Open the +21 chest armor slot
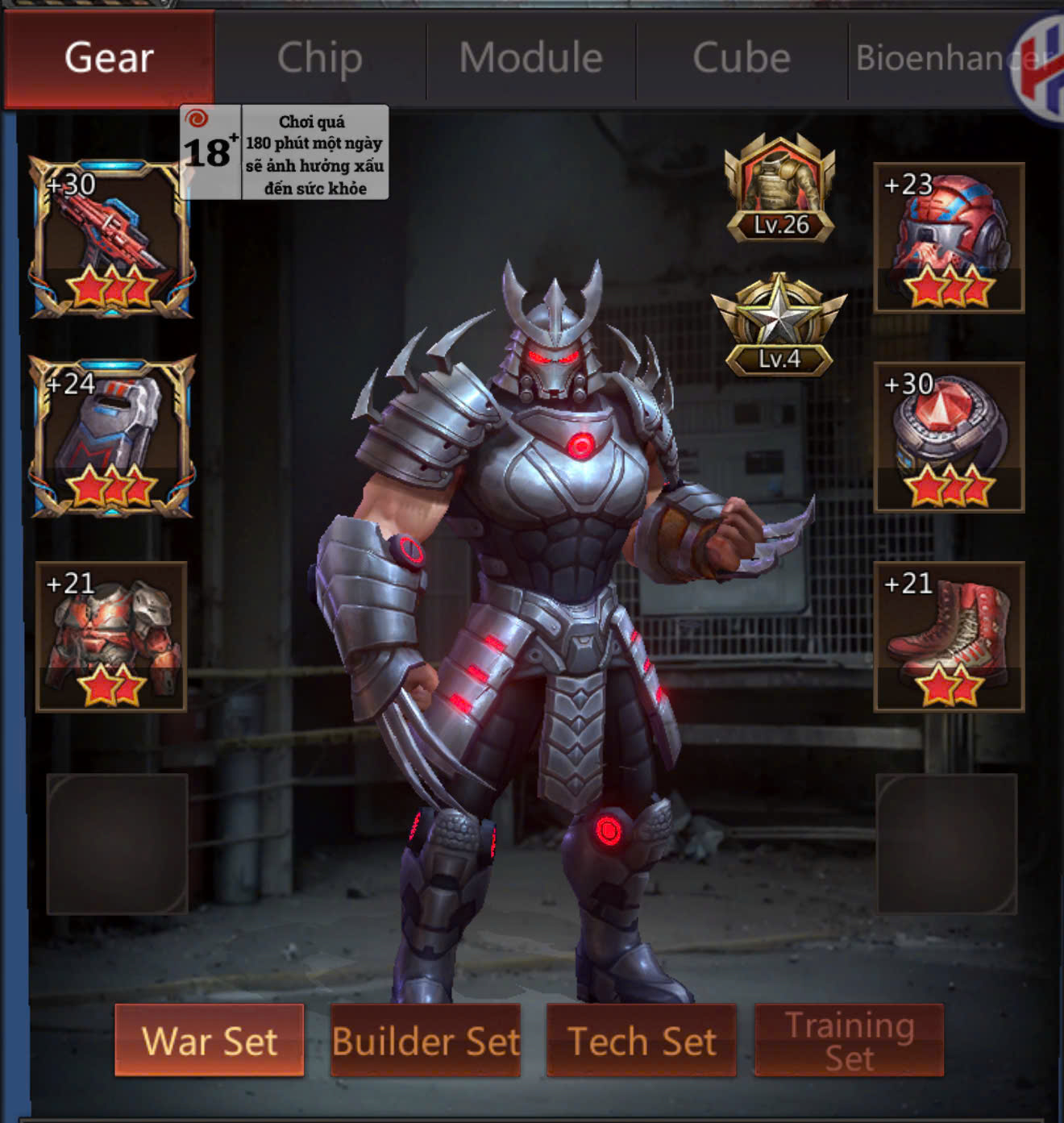Screen dimensions: 1064x1123 [111, 636]
